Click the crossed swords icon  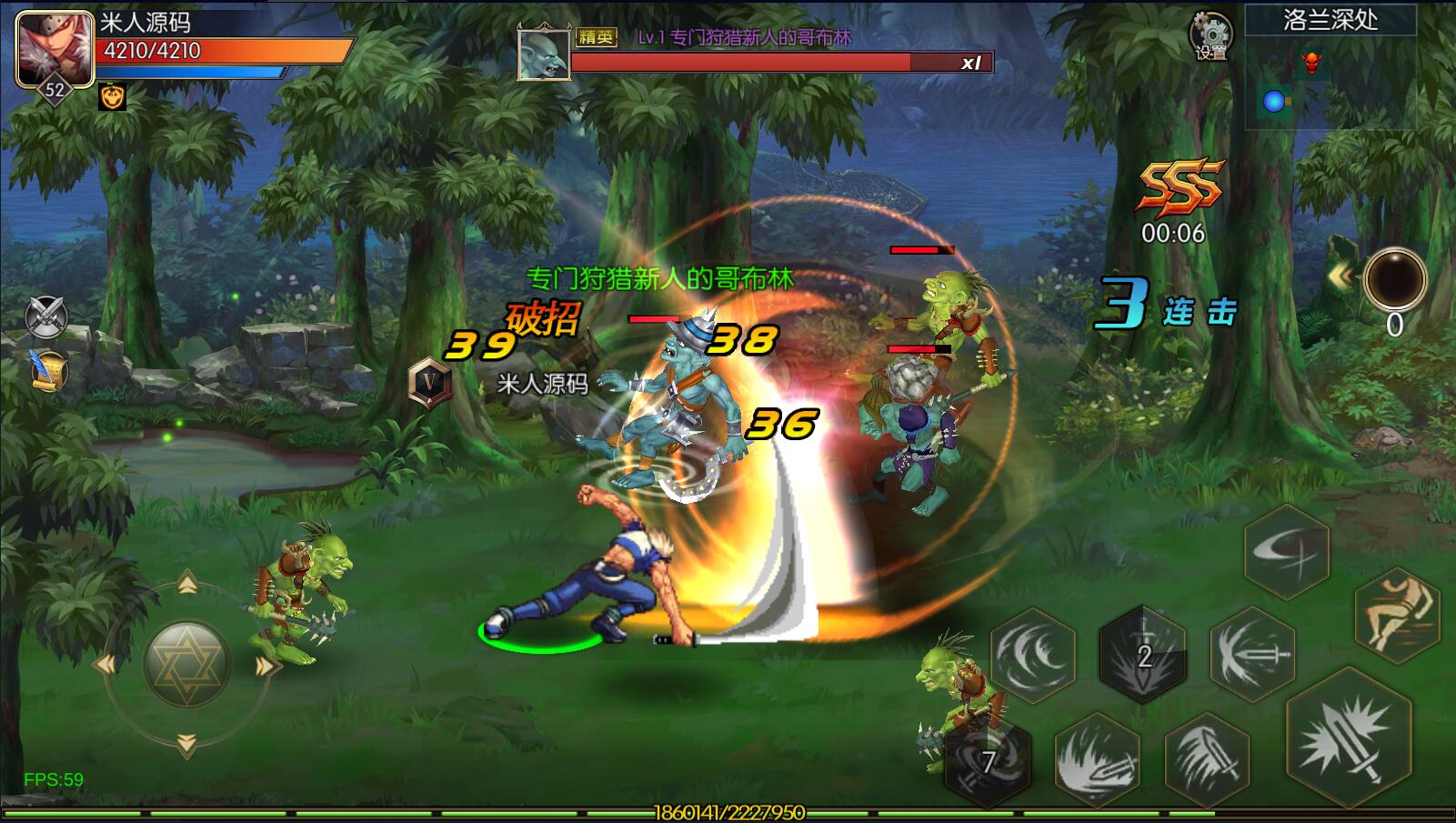pos(45,316)
